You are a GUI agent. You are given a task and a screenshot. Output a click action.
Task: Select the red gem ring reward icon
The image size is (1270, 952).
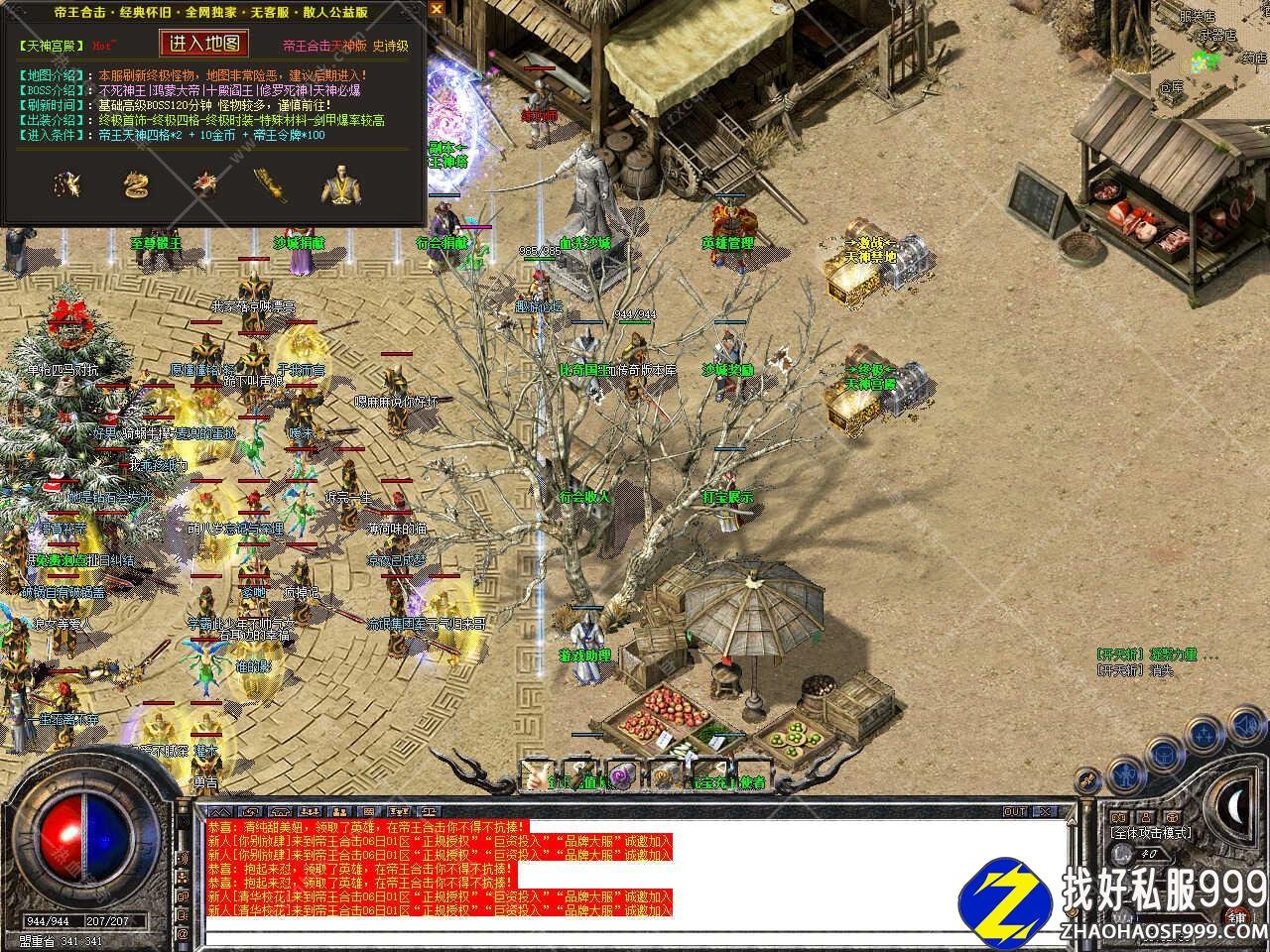[205, 183]
